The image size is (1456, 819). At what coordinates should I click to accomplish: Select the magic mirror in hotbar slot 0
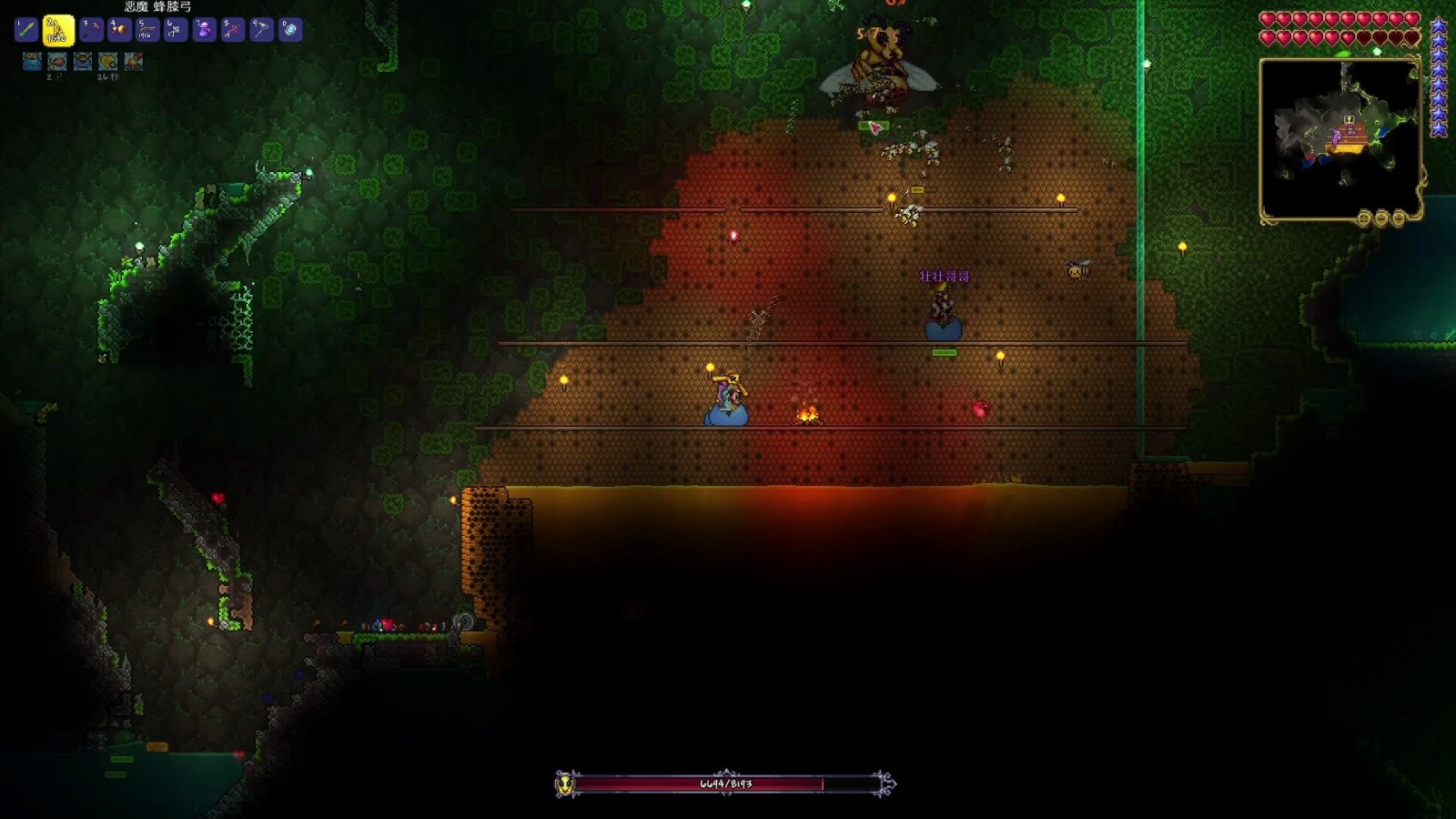click(290, 30)
